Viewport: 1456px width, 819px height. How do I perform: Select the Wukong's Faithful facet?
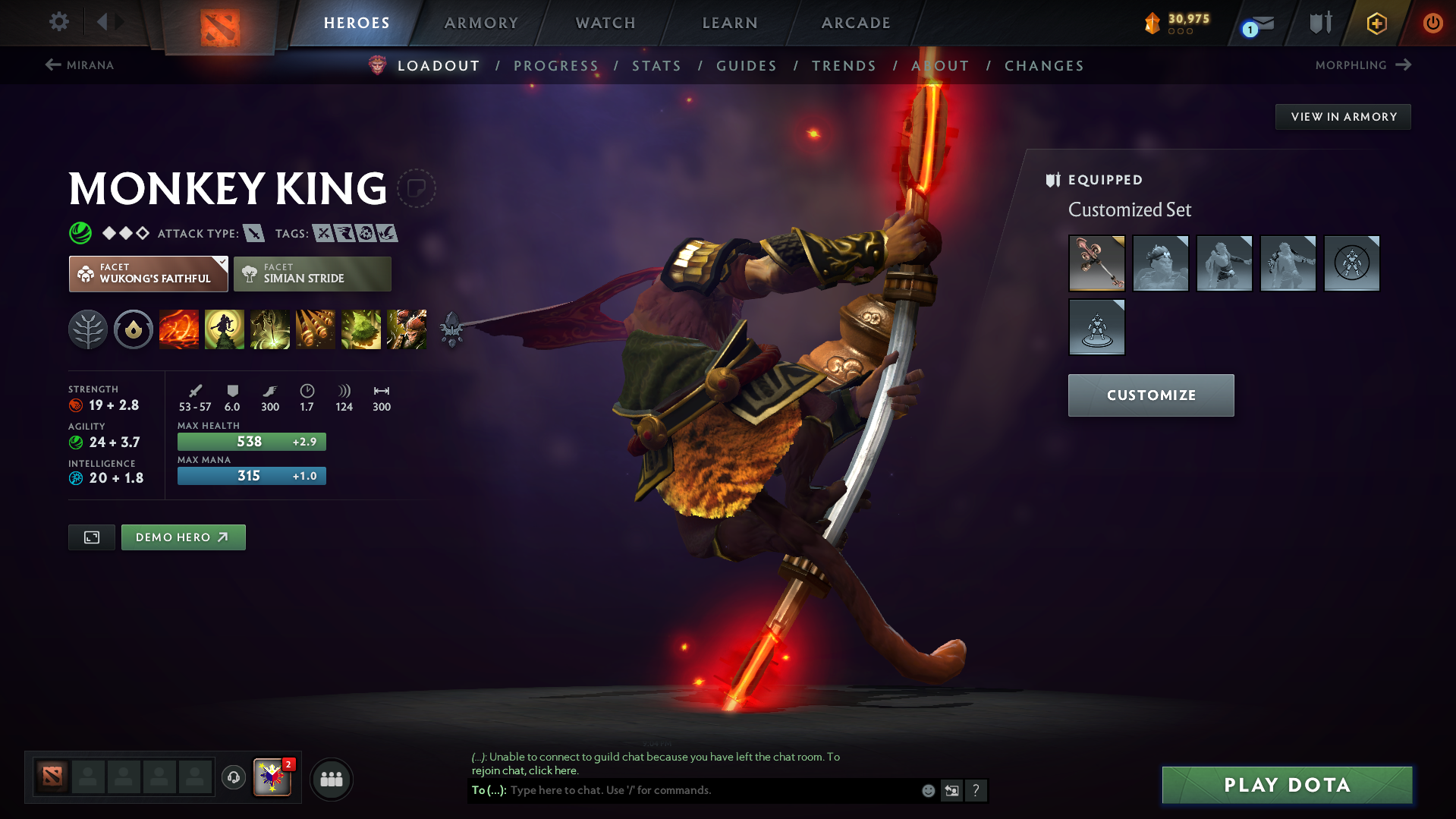pyautogui.click(x=148, y=273)
